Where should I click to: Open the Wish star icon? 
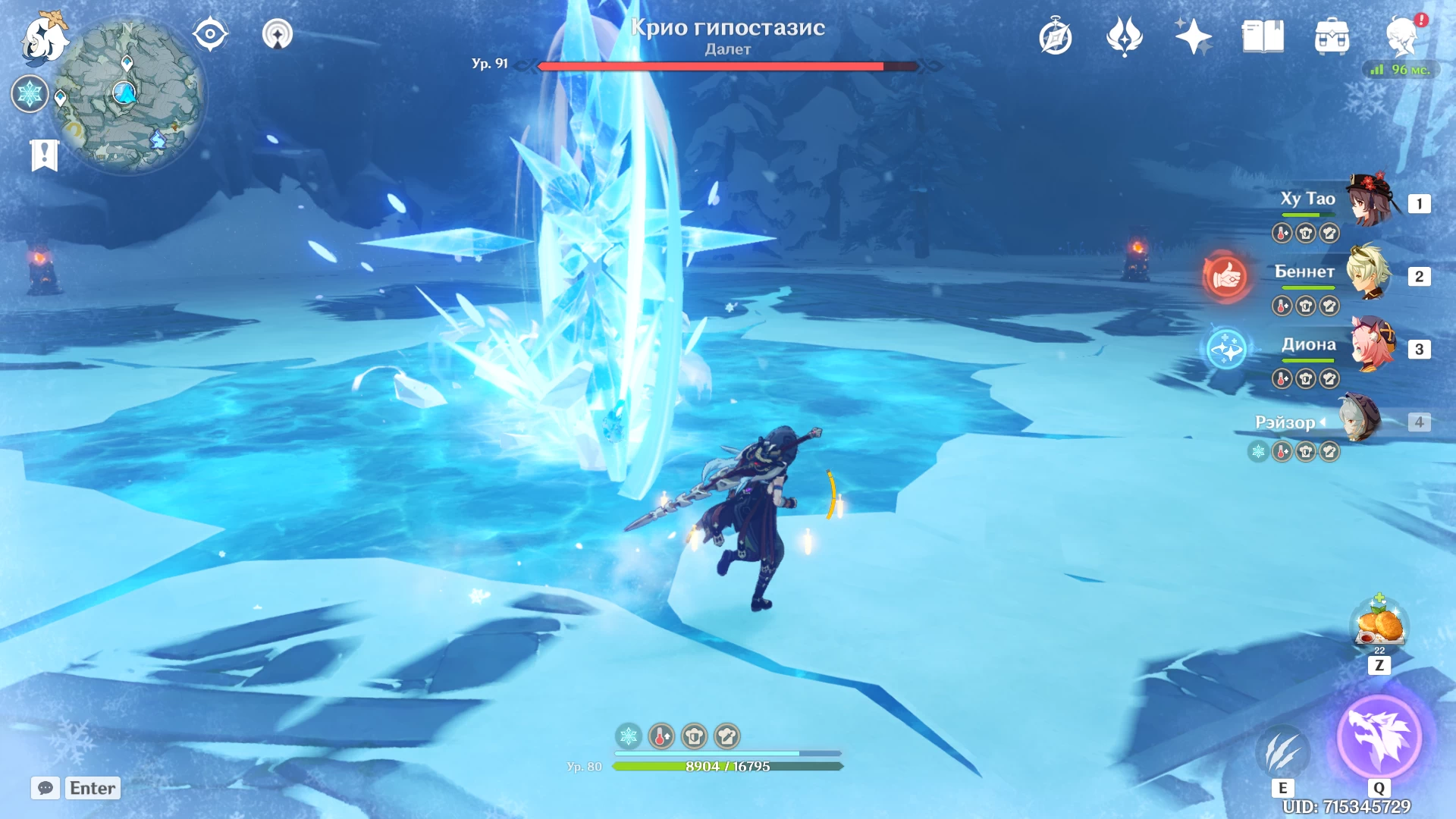coord(1193,36)
